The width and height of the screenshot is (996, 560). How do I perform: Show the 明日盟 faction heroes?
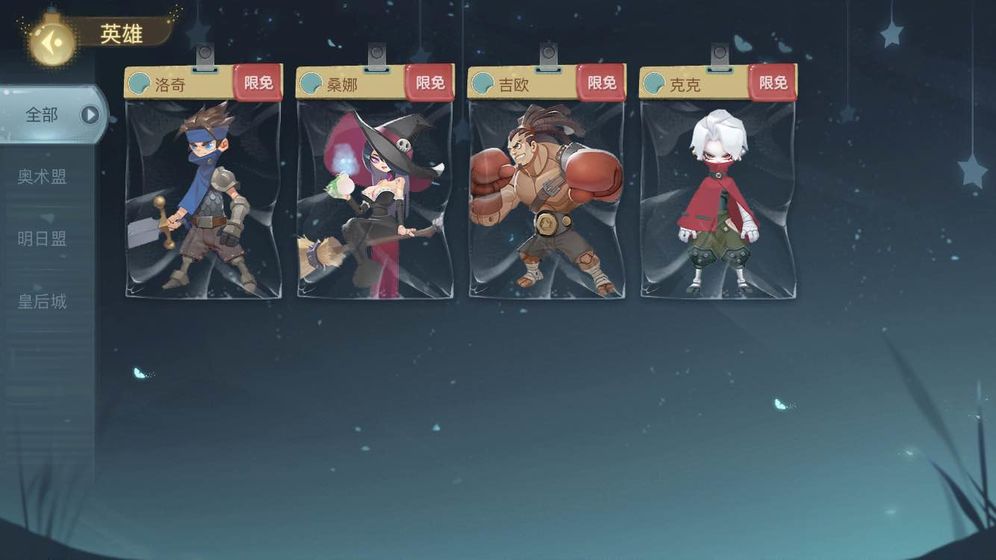[x=42, y=239]
